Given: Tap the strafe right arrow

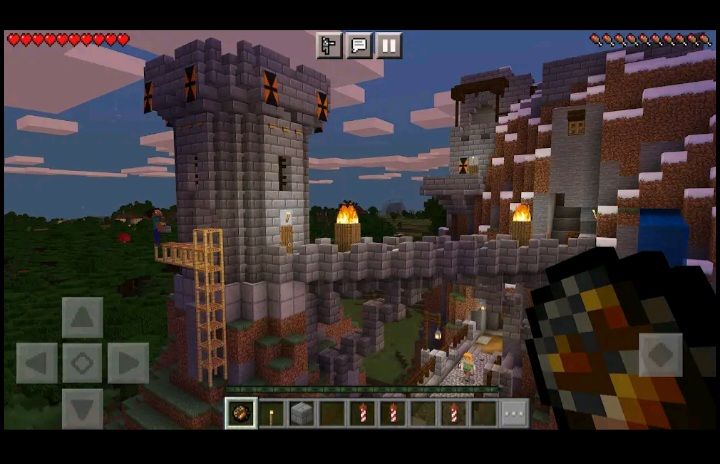Looking at the screenshot, I should point(127,363).
